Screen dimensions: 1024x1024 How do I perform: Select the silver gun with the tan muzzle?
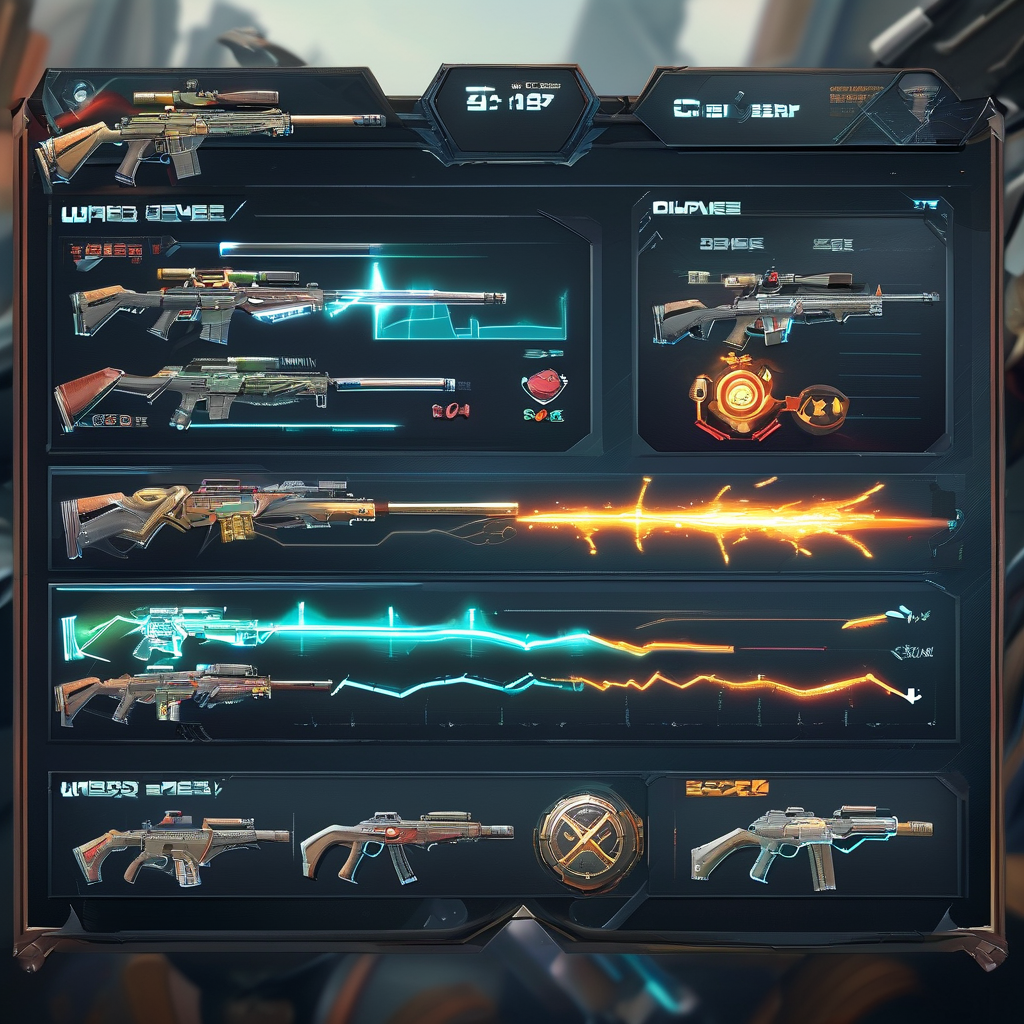click(x=810, y=841)
